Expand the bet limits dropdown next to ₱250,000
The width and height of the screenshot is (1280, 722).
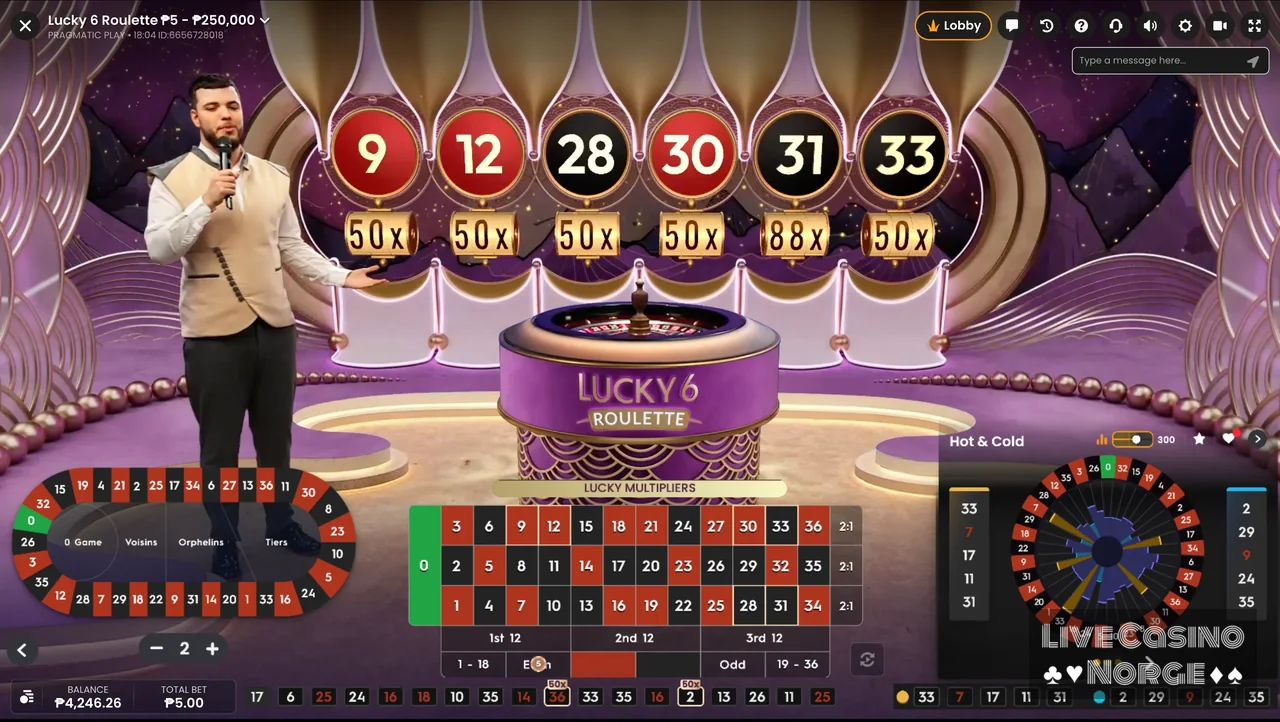pyautogui.click(x=263, y=20)
